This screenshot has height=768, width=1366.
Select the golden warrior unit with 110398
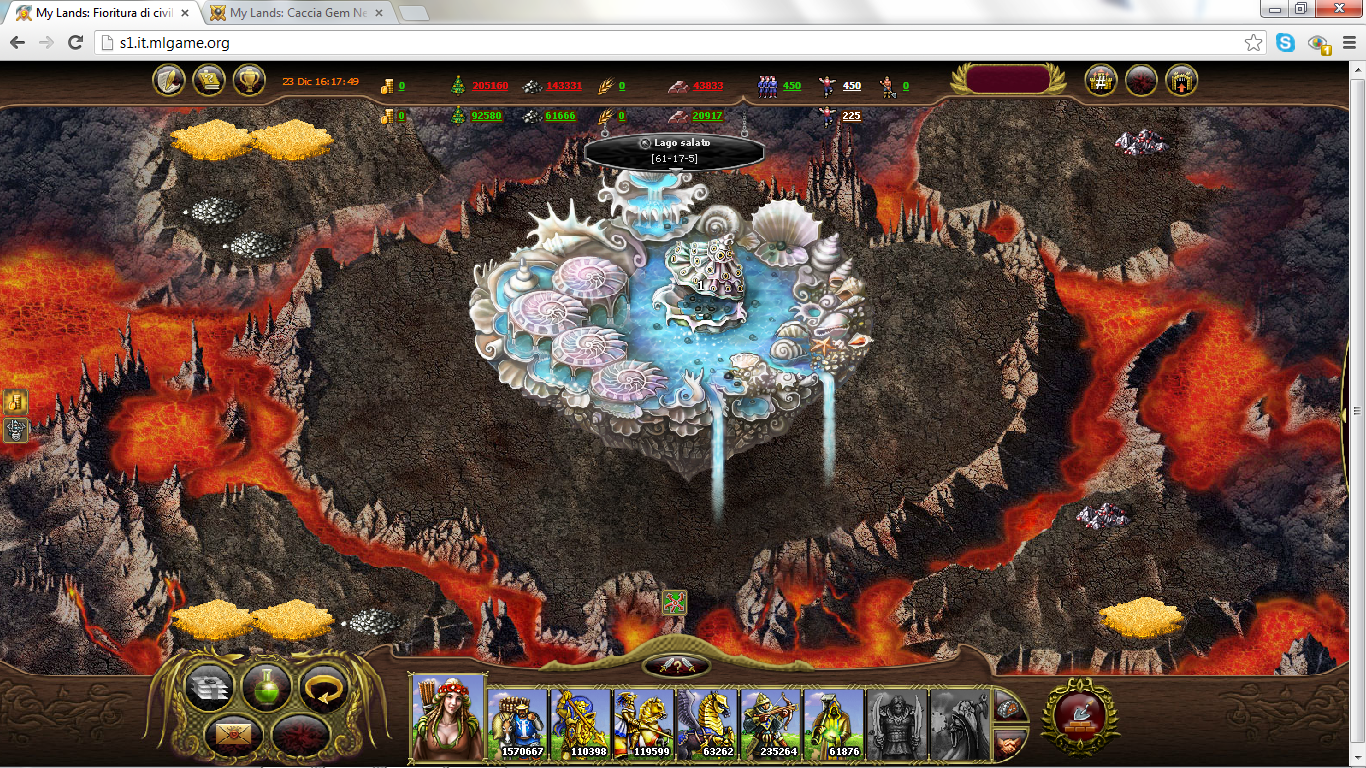pyautogui.click(x=581, y=723)
